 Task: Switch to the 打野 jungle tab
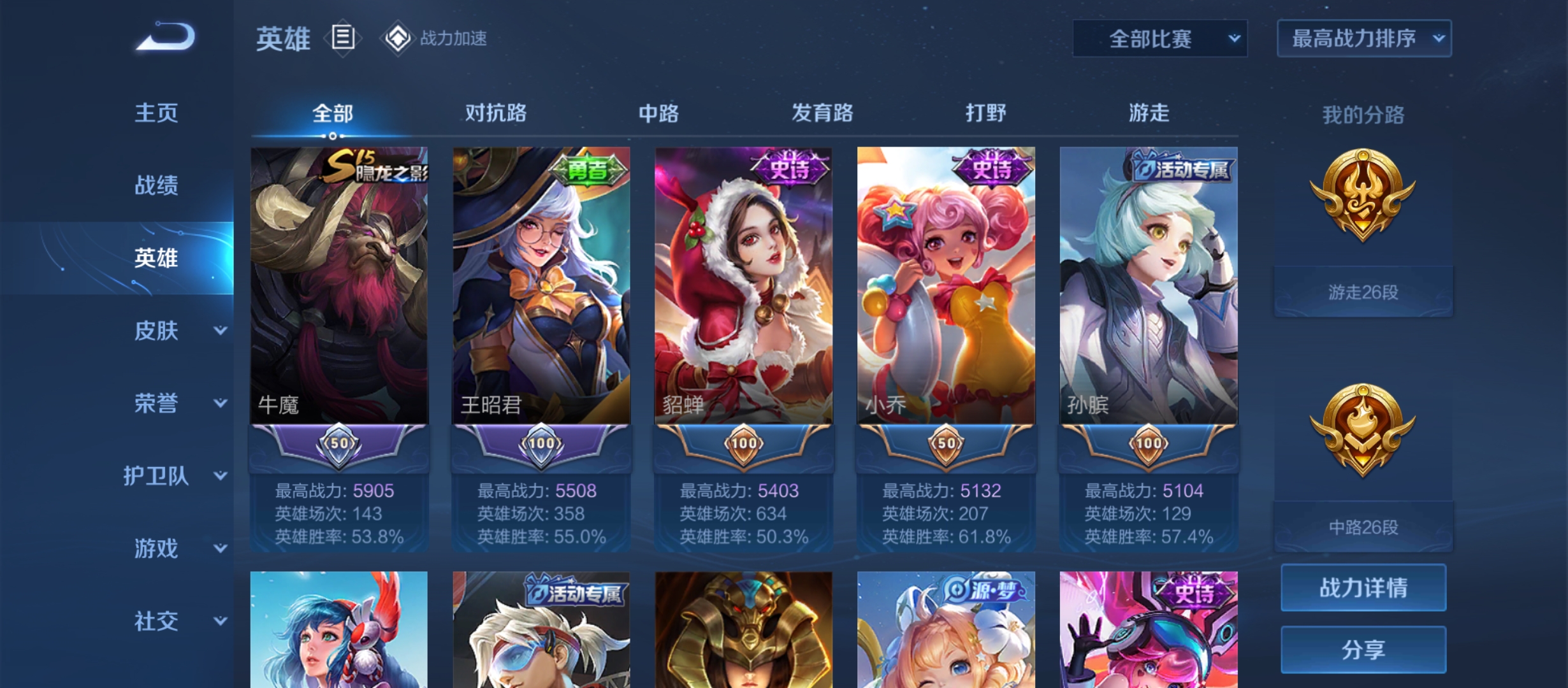(985, 113)
